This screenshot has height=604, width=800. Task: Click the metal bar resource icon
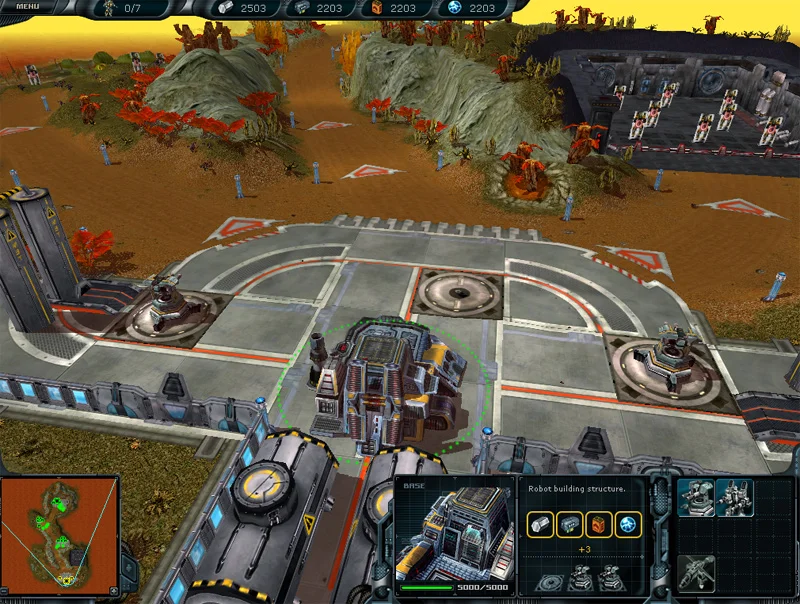coord(541,522)
